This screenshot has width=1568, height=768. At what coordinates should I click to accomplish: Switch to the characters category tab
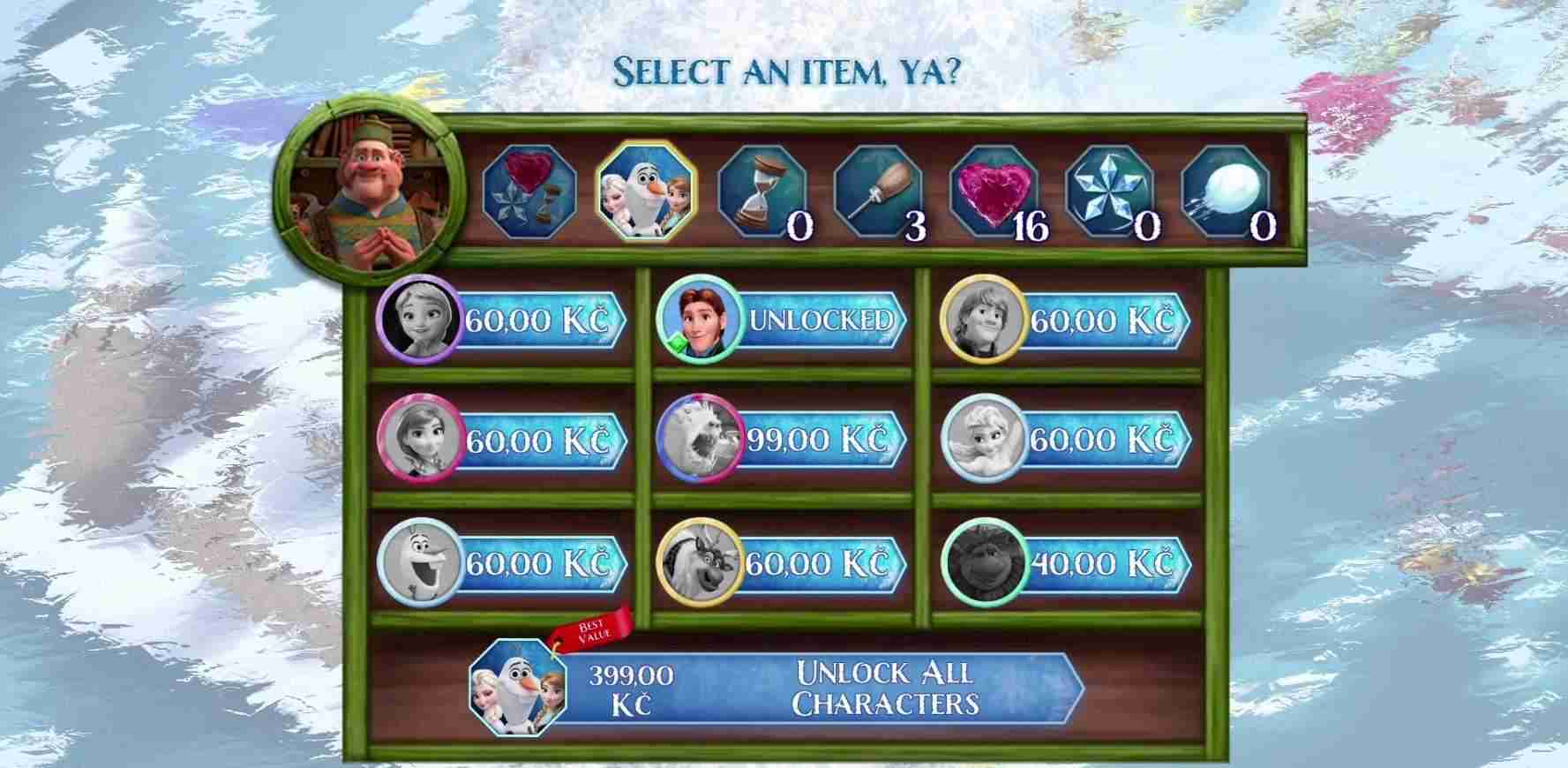pyautogui.click(x=645, y=192)
